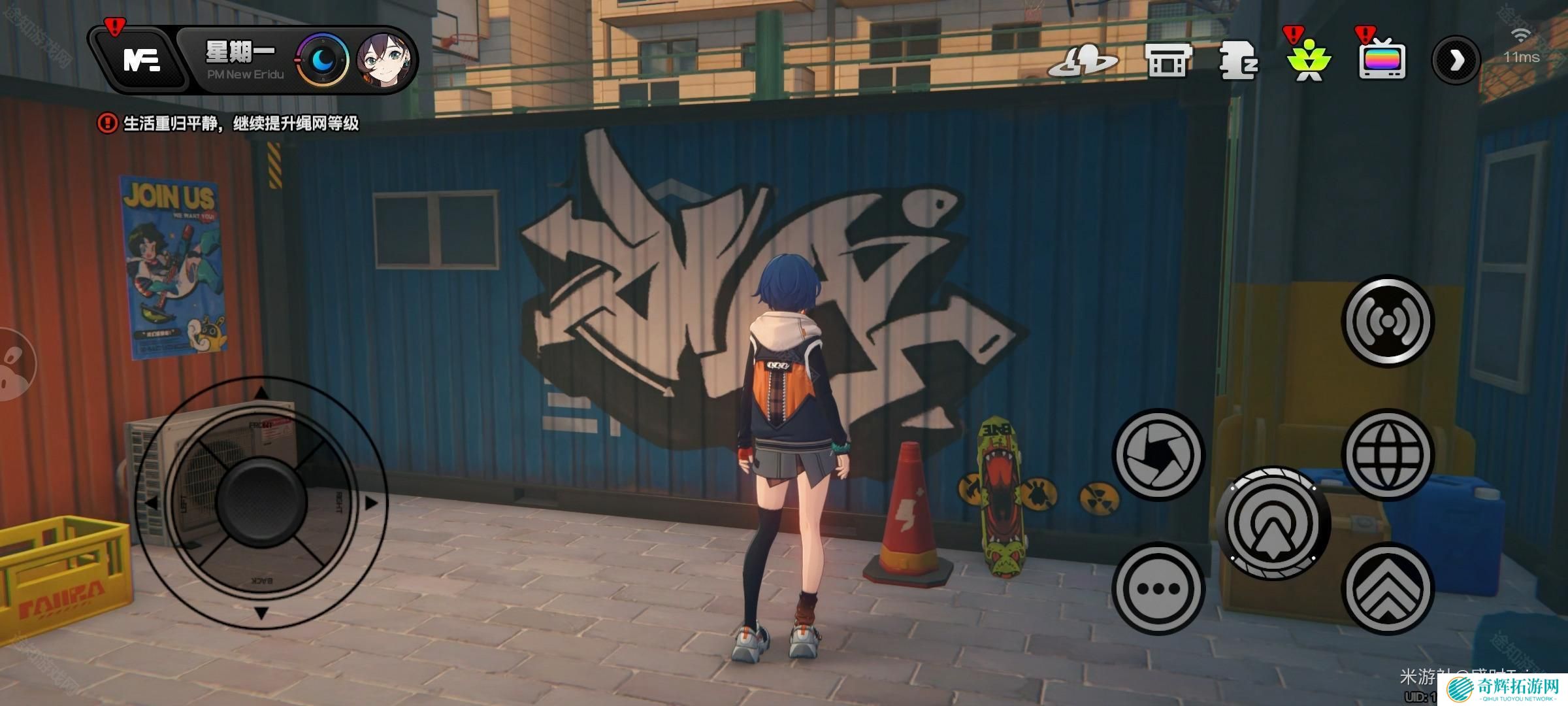1568x706 pixels.
Task: Open the ringed planet icon
Action: pos(1083,61)
